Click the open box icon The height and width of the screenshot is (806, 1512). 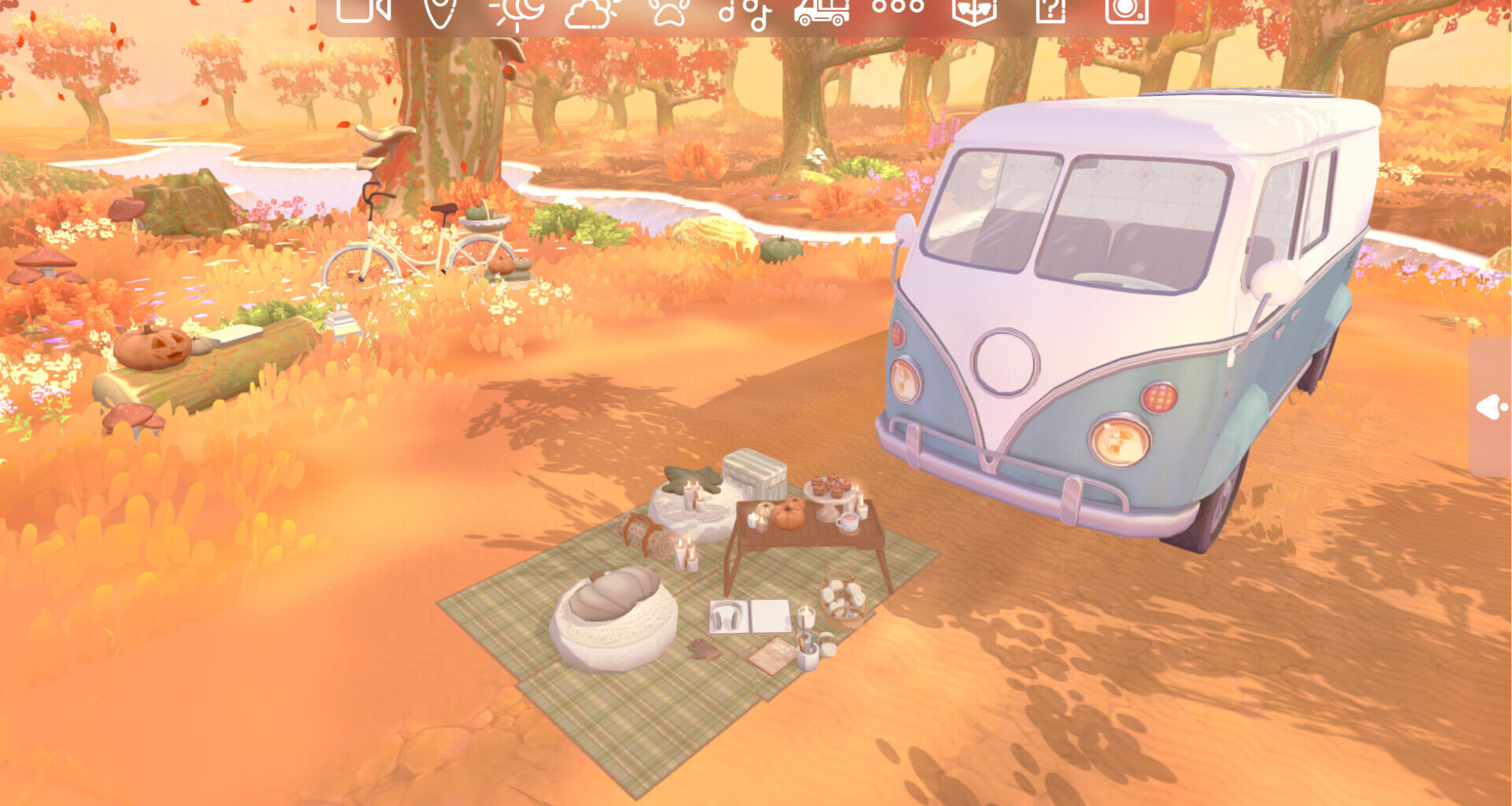pos(974,10)
